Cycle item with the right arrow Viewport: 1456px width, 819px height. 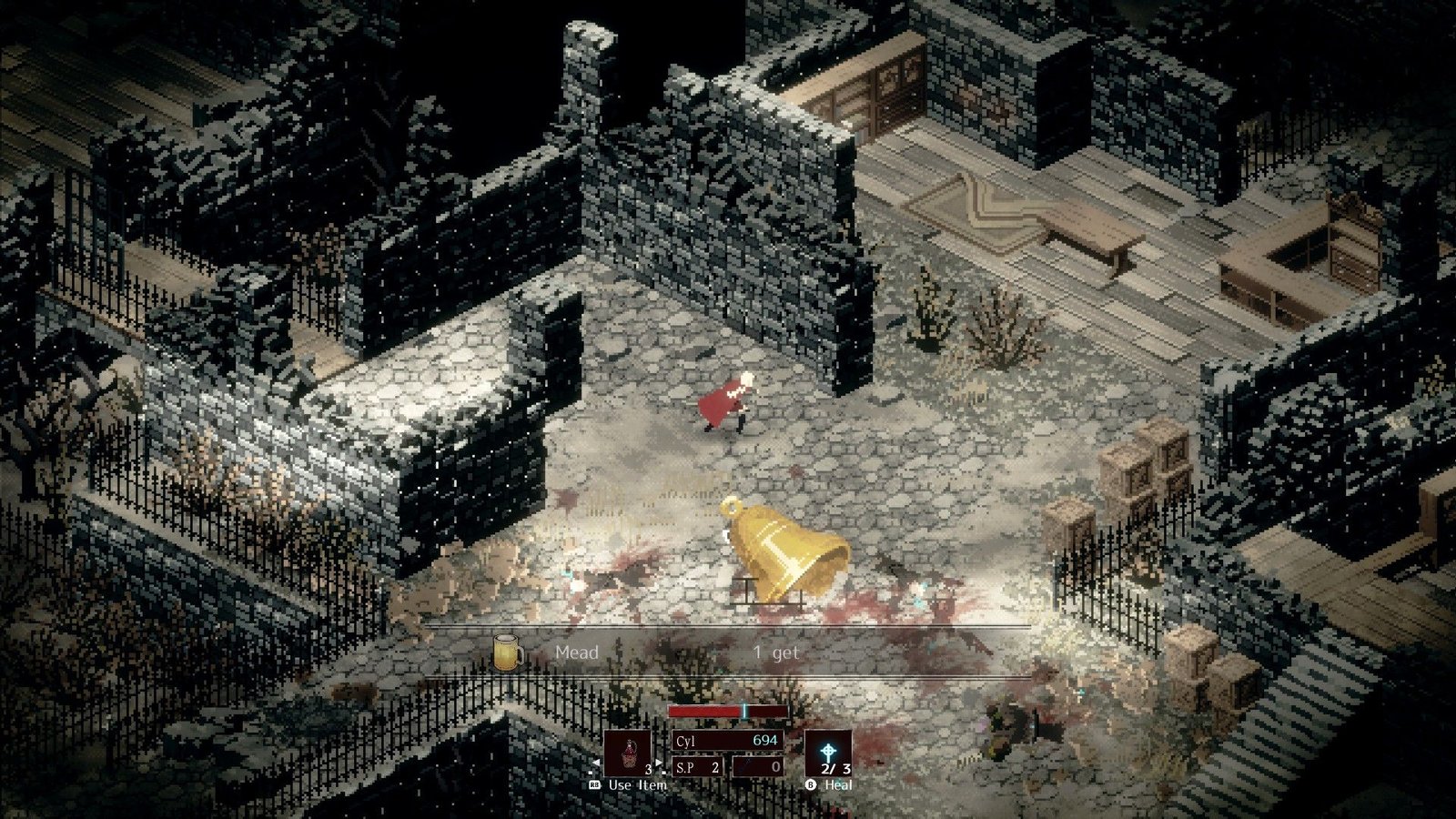659,763
